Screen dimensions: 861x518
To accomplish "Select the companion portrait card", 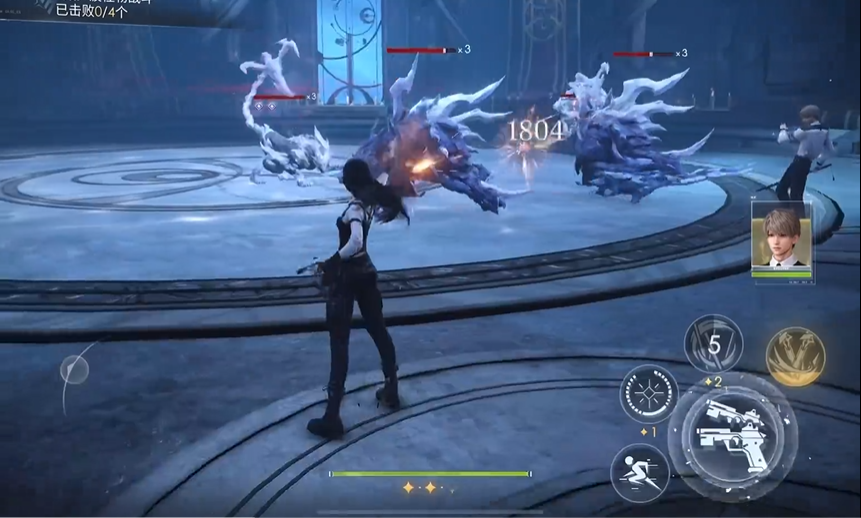I will pyautogui.click(x=781, y=238).
